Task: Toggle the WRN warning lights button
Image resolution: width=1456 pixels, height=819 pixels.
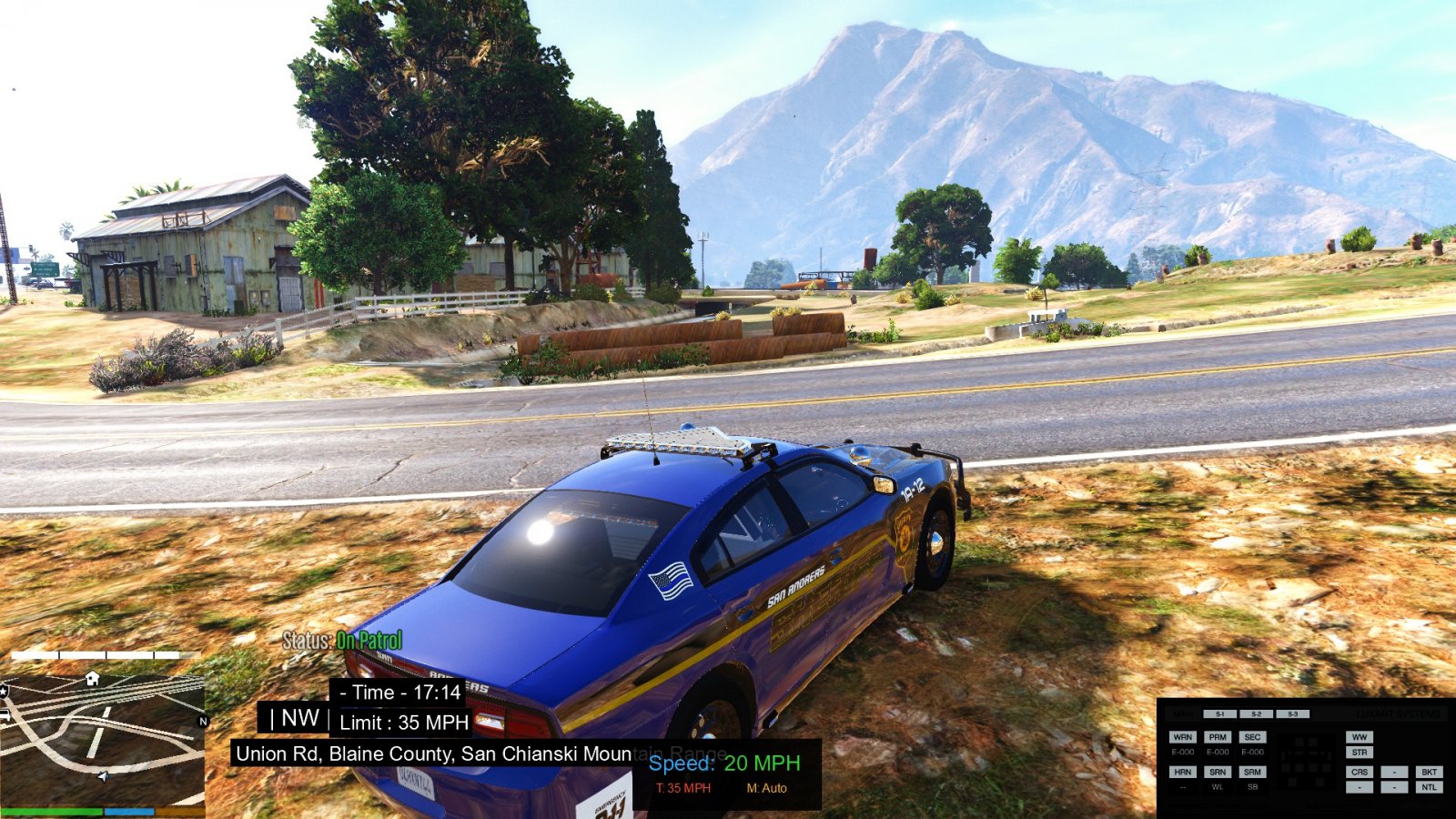Action: [1182, 737]
